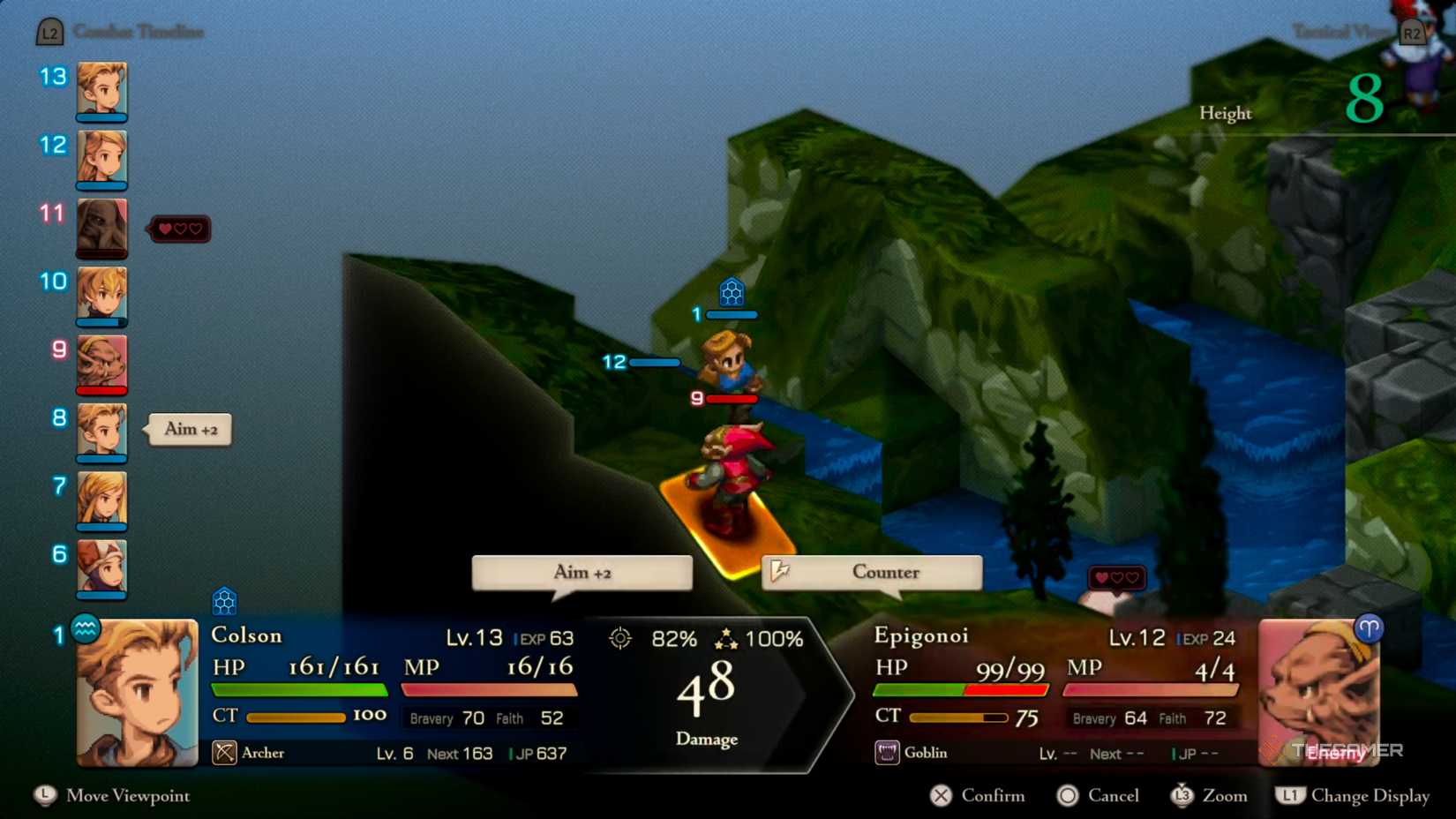Choose the hooded unit at turn 11
Image resolution: width=1456 pixels, height=819 pixels.
[101, 227]
